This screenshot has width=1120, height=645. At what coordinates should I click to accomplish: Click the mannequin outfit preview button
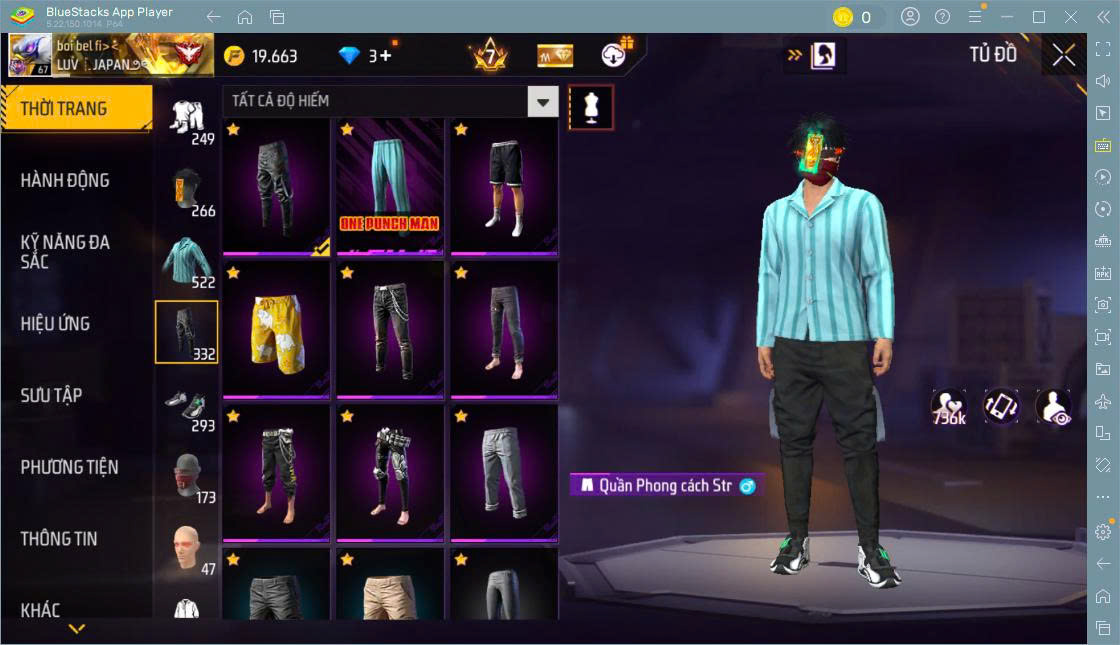point(591,107)
